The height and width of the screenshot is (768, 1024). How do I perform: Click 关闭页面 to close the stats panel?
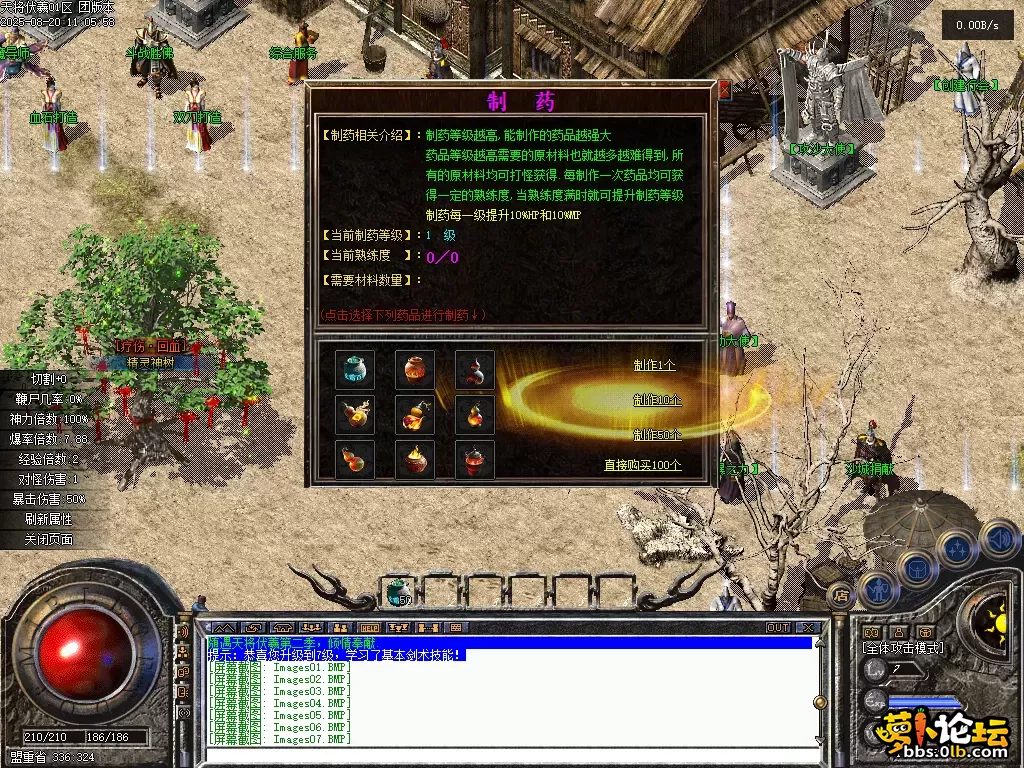[x=49, y=539]
